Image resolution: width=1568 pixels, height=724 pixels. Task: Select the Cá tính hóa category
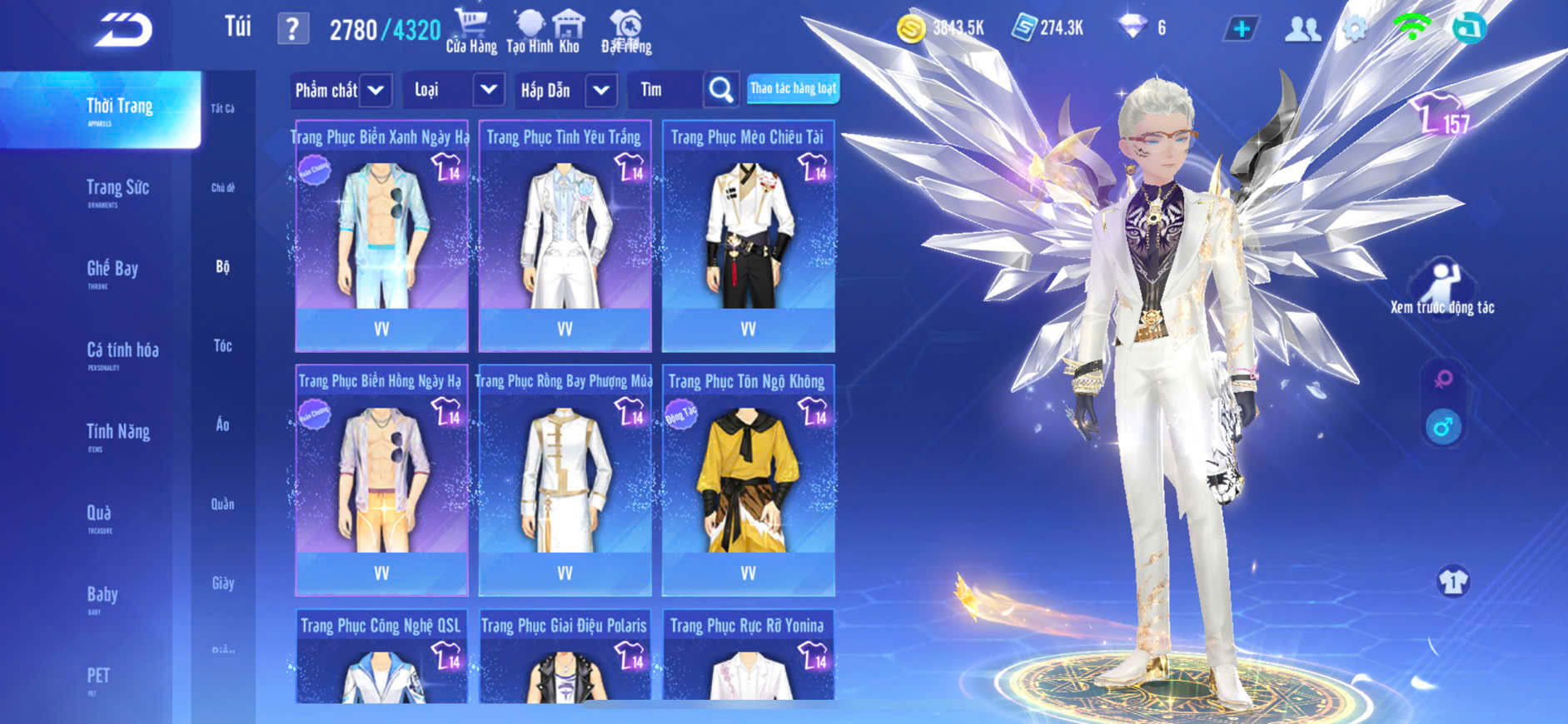click(122, 353)
